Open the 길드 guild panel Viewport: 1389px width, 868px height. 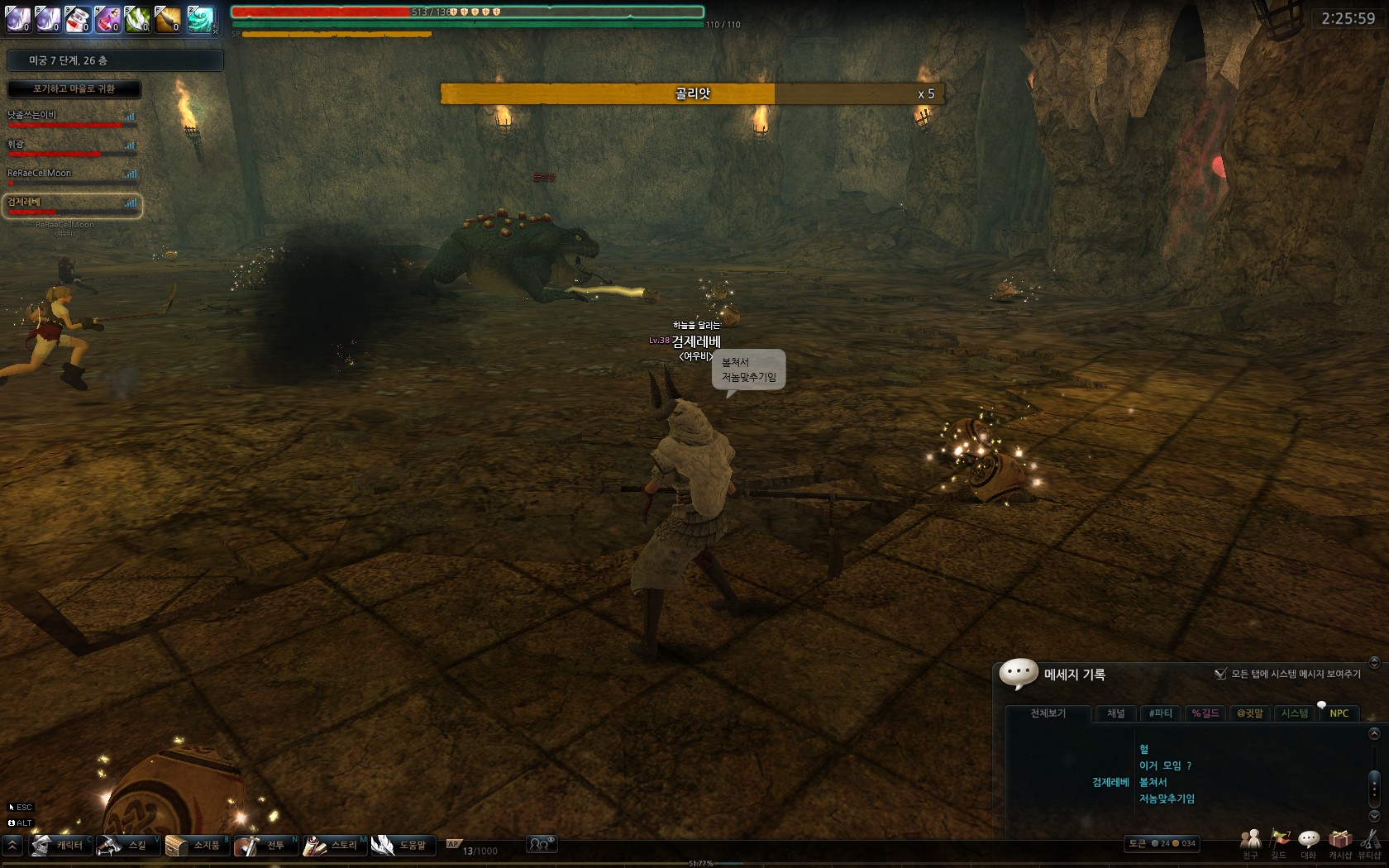pos(1279,842)
